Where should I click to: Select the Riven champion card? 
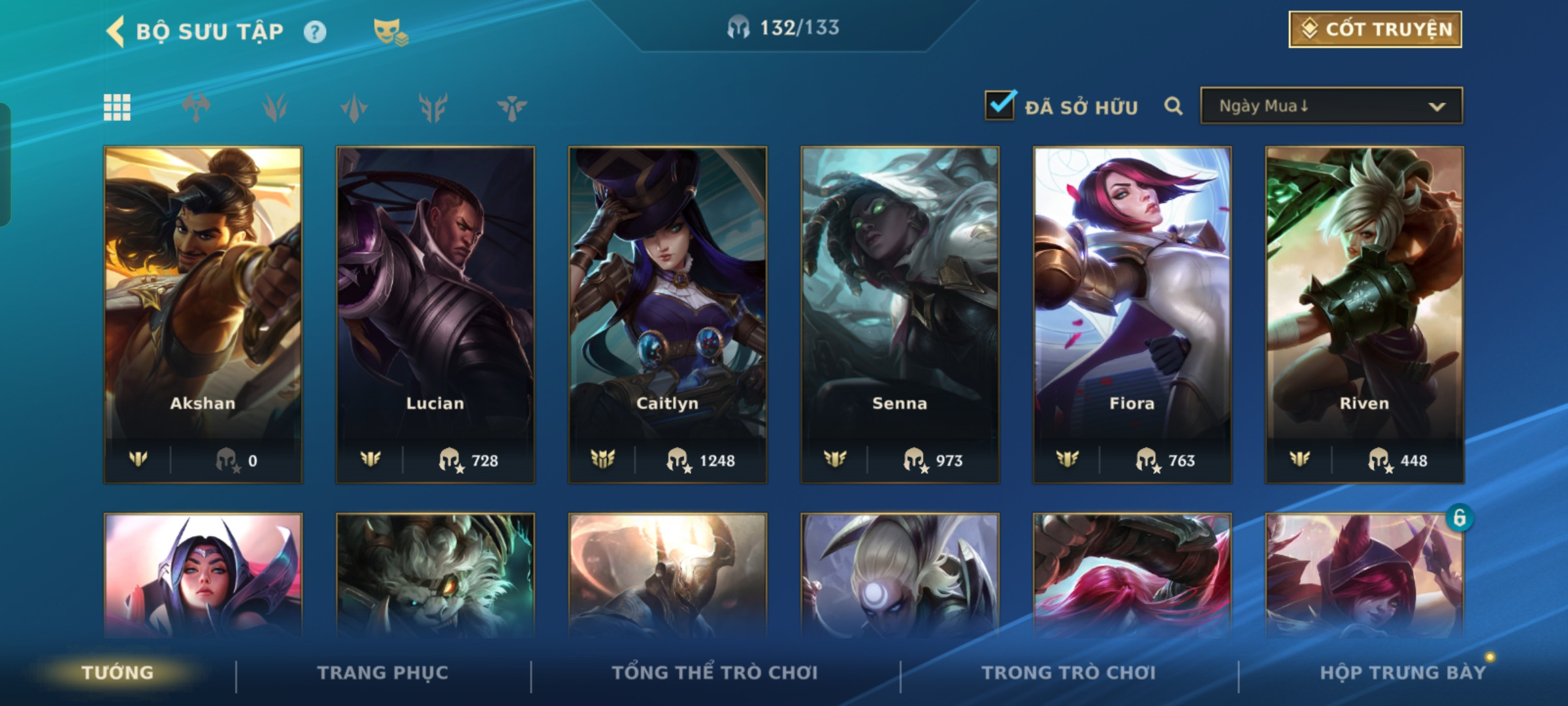tap(1364, 314)
